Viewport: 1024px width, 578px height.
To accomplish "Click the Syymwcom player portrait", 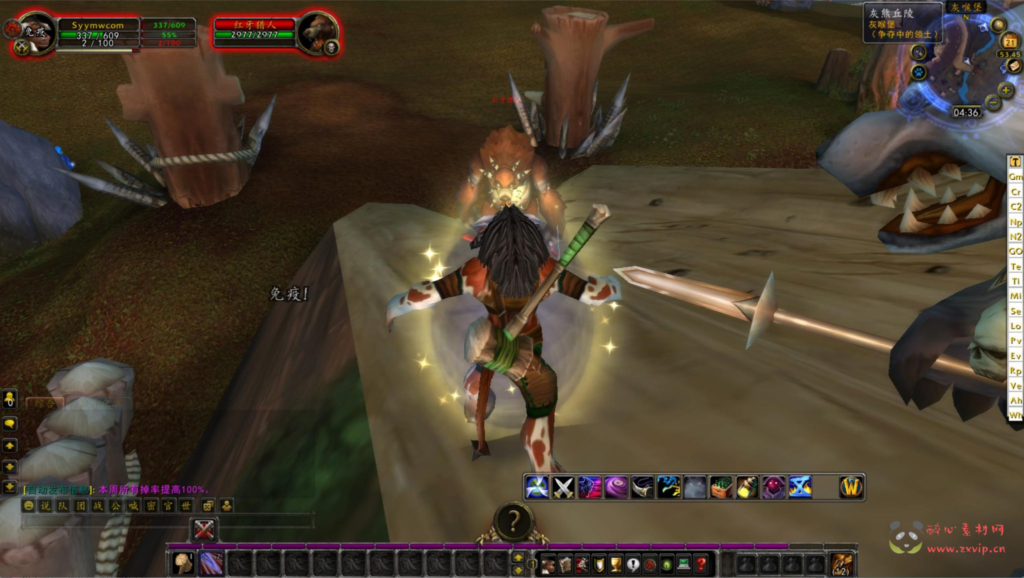I will coord(36,31).
